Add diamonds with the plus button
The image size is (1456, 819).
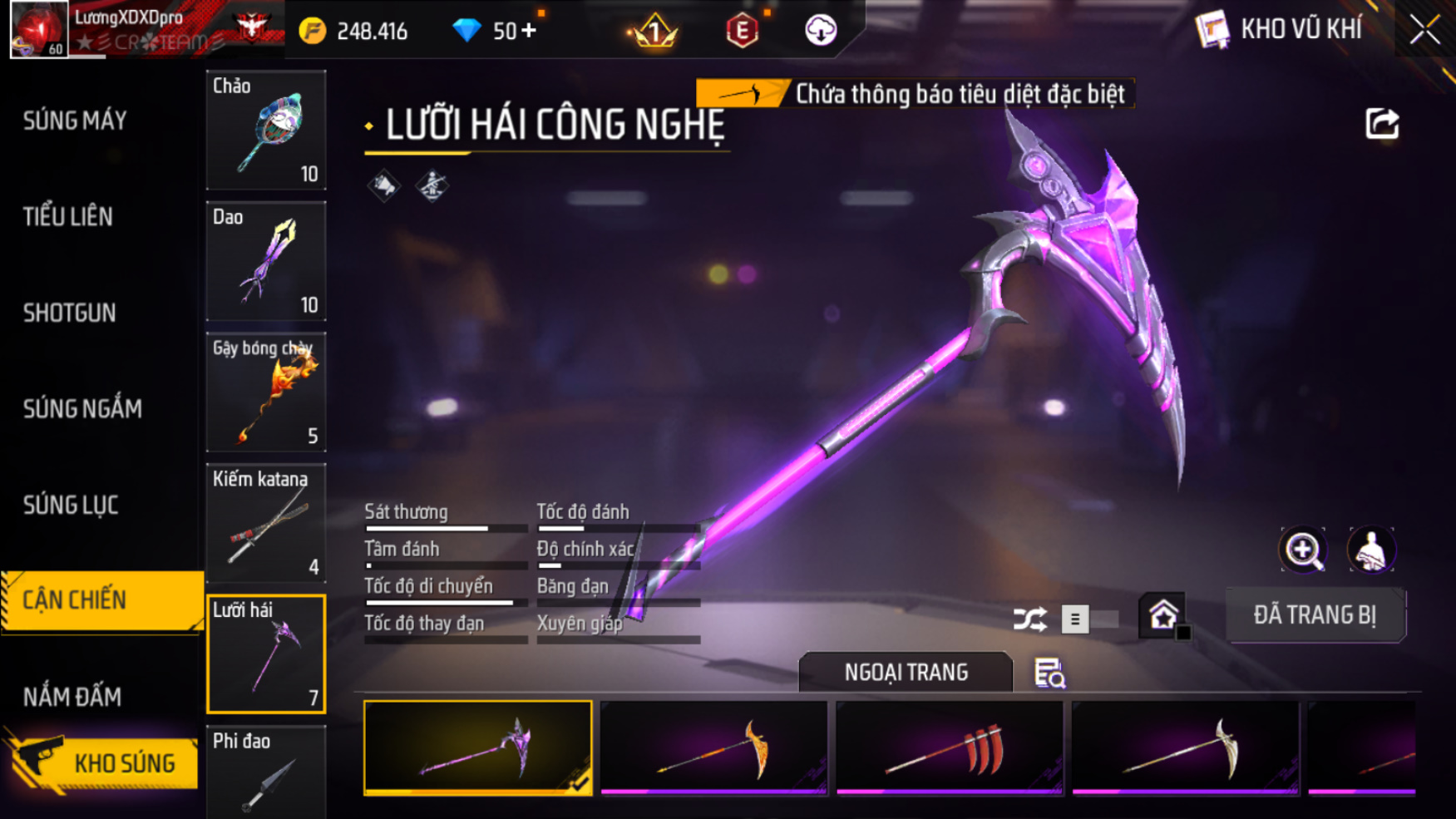528,31
